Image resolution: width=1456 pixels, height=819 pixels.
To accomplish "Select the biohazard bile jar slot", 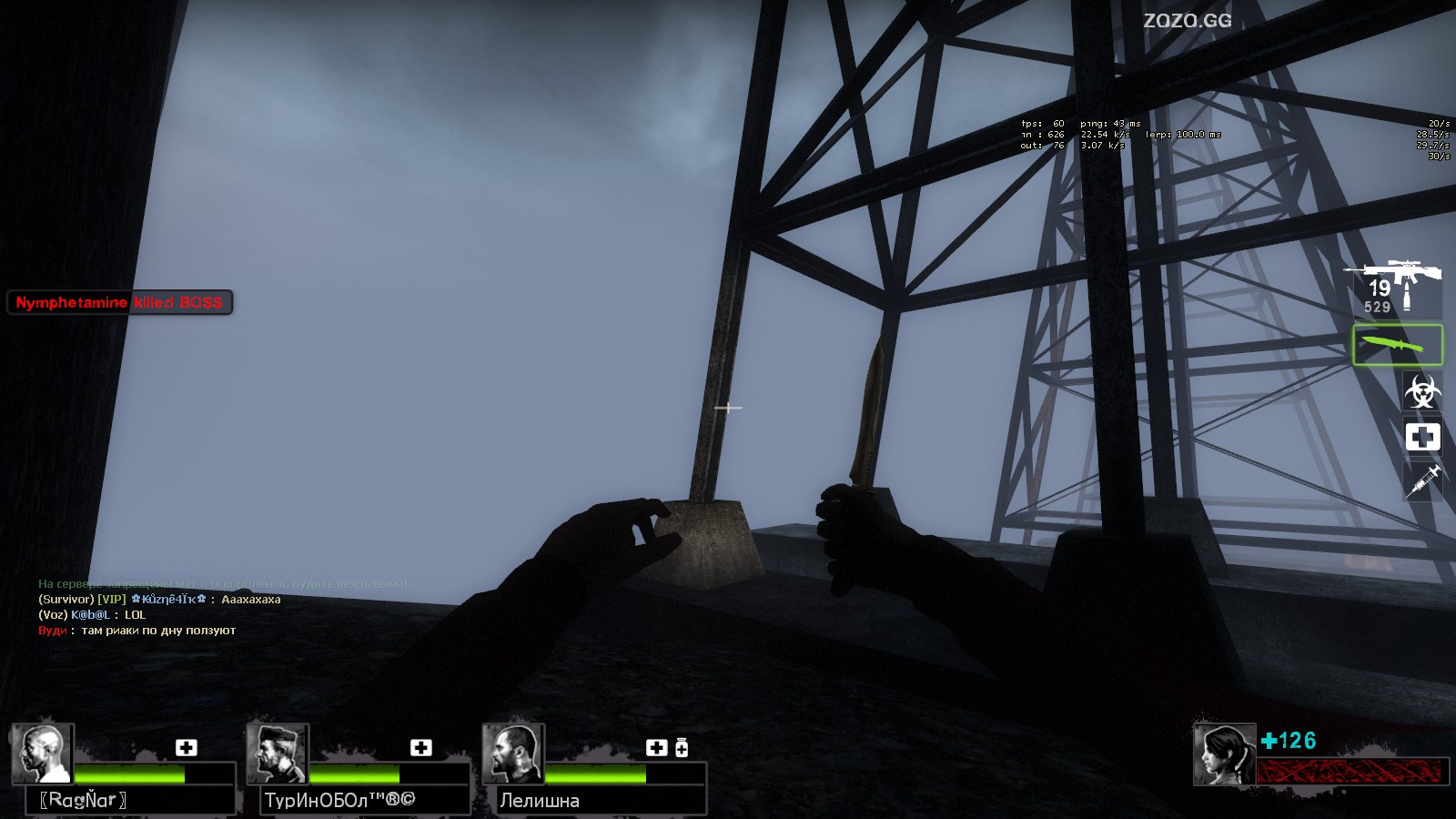I will pyautogui.click(x=1421, y=392).
